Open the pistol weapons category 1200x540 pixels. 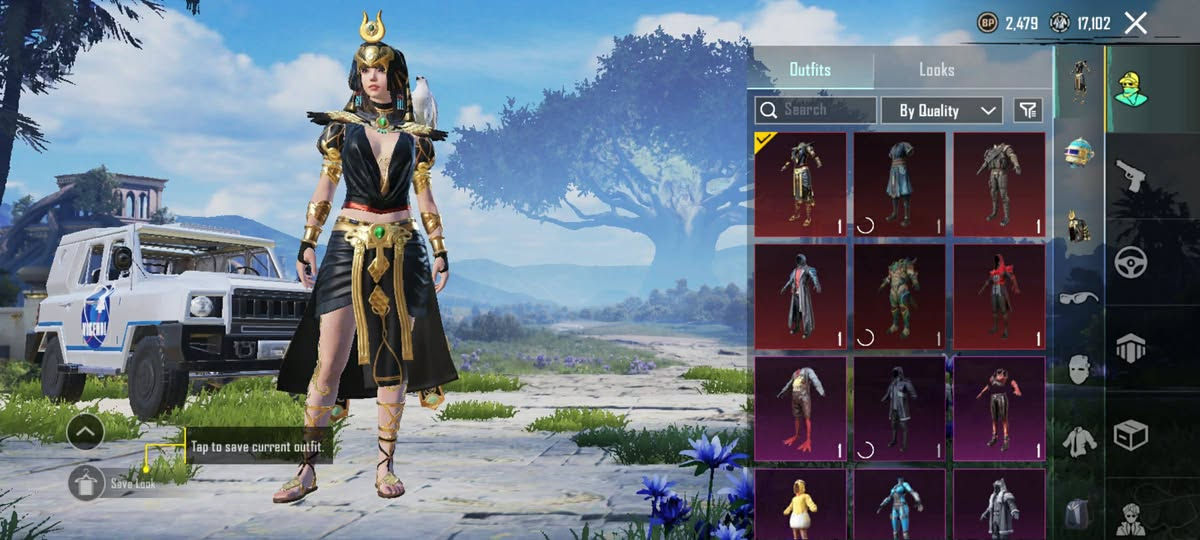[1131, 175]
